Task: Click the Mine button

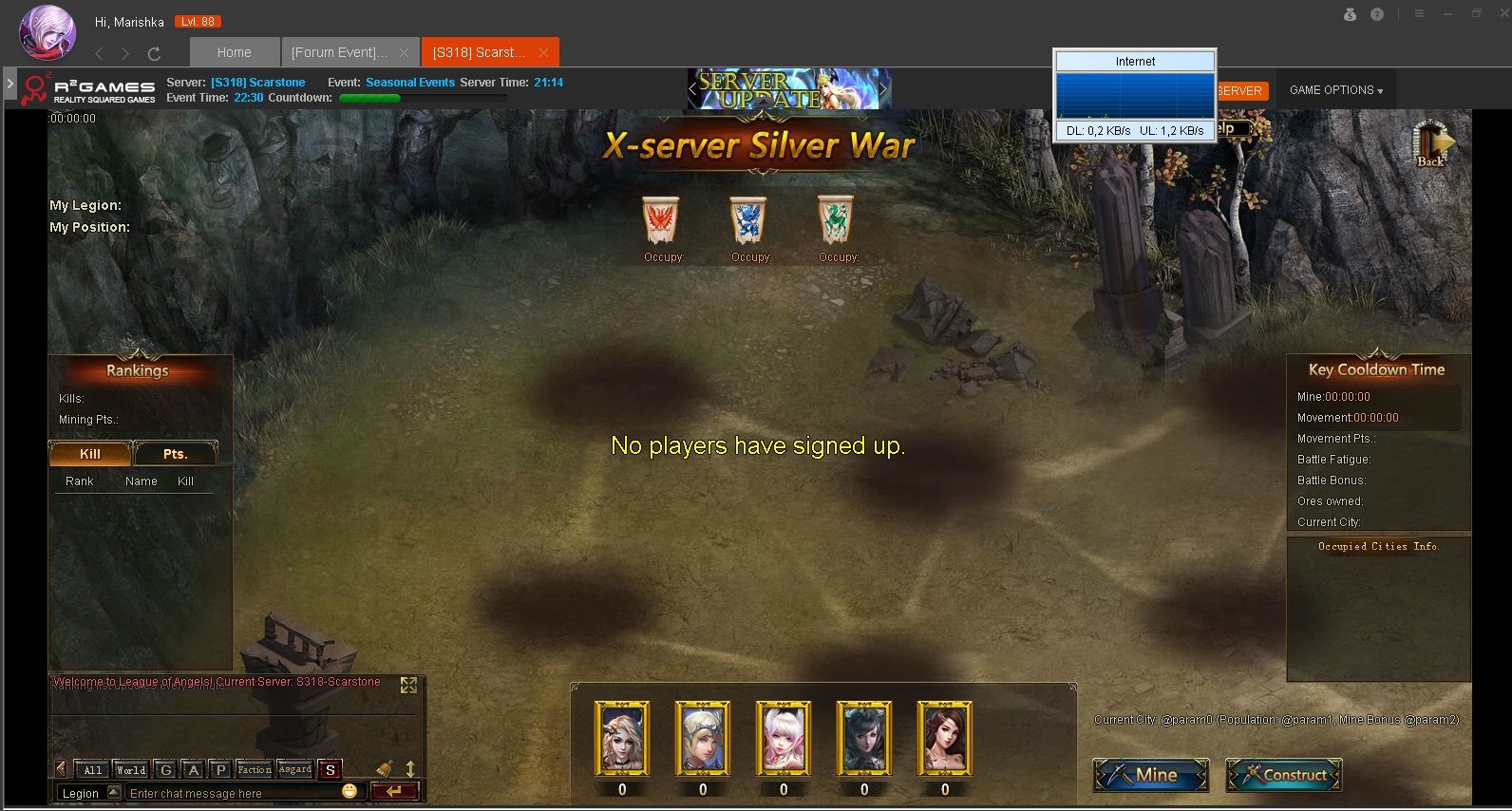Action: [x=1151, y=775]
